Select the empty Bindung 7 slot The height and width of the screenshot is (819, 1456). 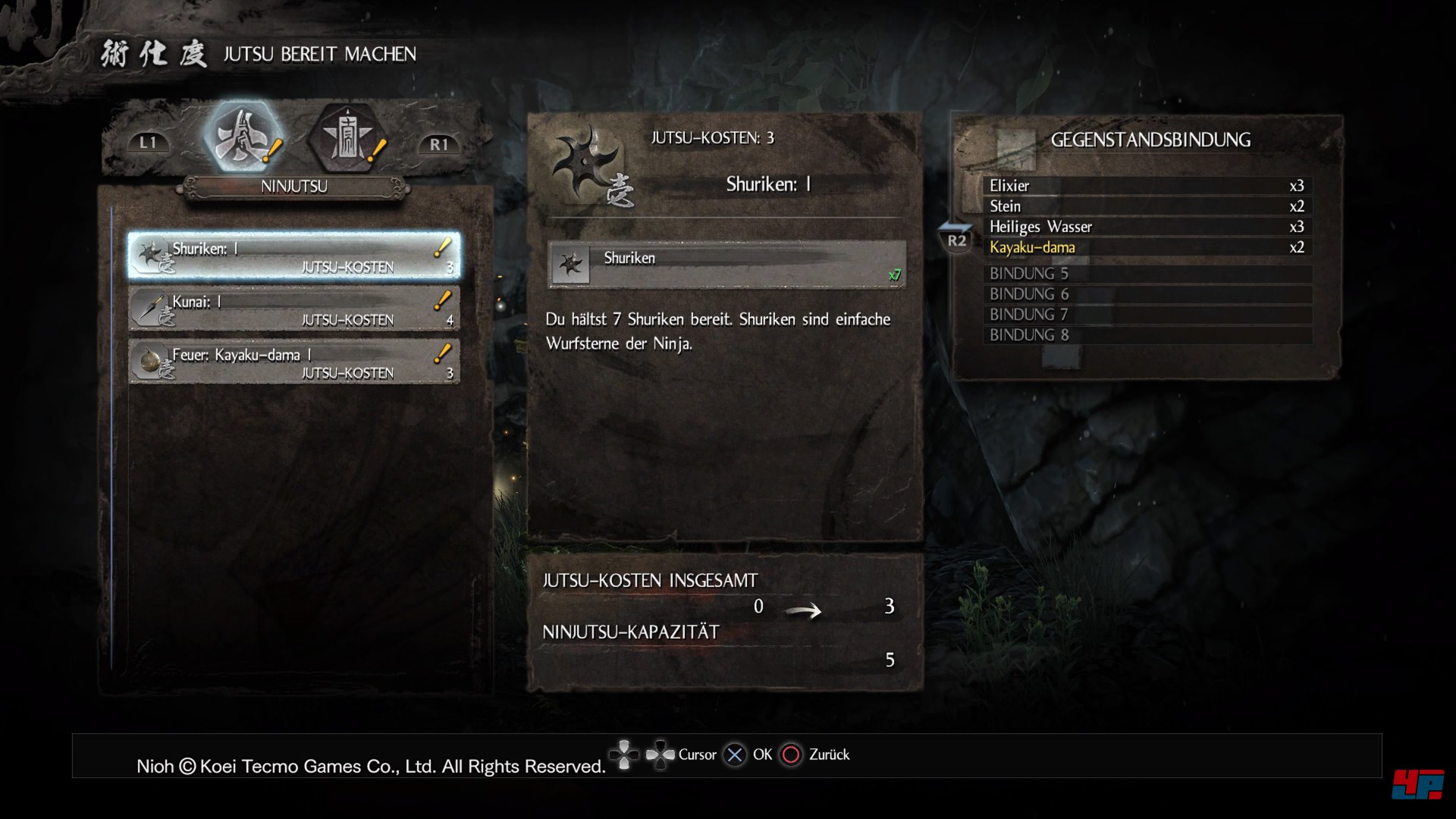[x=1147, y=315]
